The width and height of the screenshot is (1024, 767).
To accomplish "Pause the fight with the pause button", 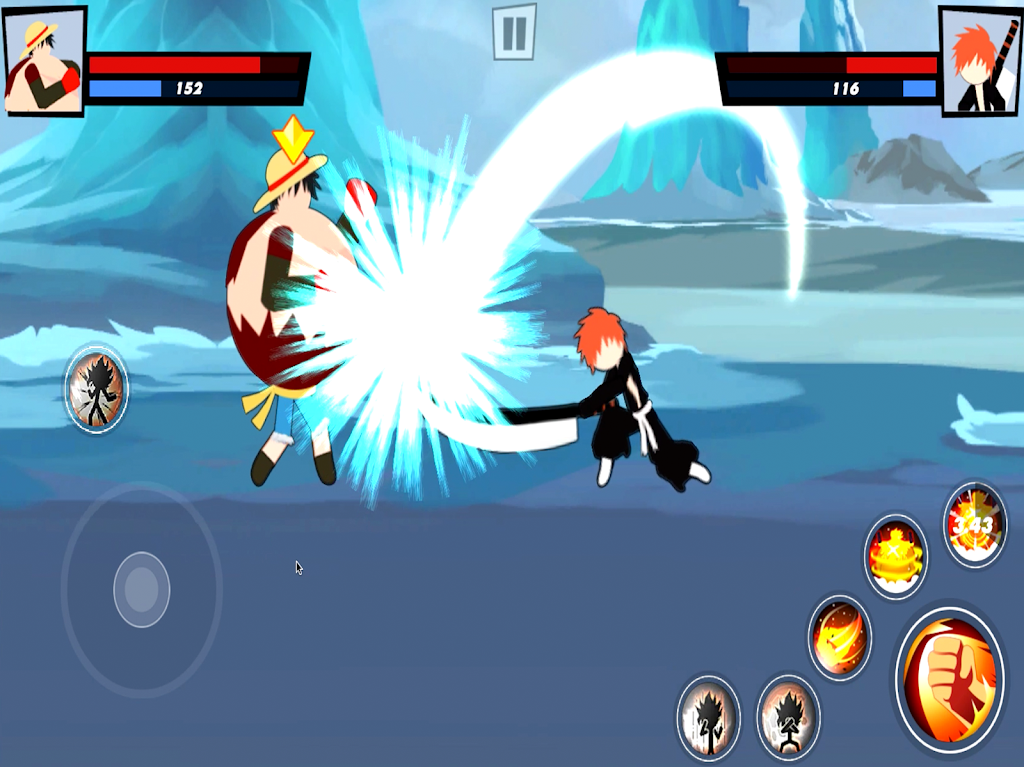I will click(x=514, y=32).
